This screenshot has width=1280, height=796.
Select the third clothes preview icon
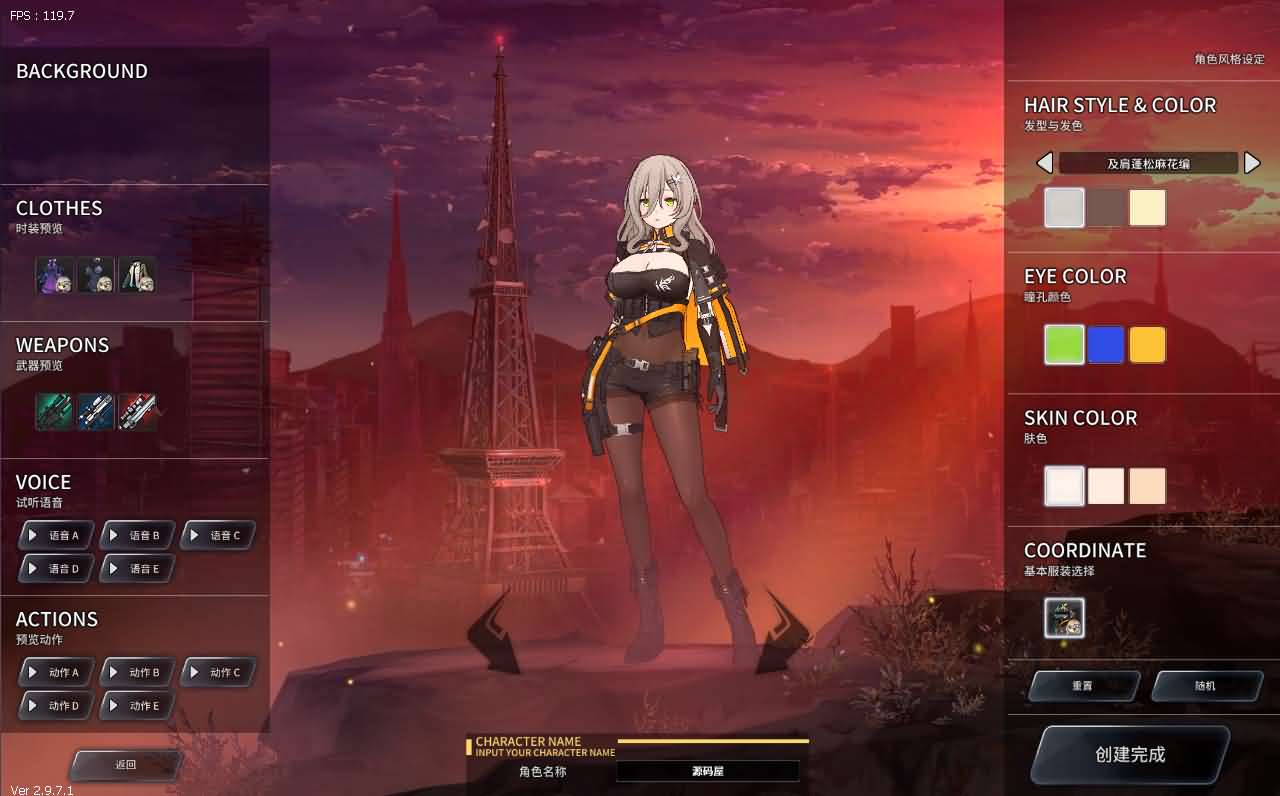point(138,275)
